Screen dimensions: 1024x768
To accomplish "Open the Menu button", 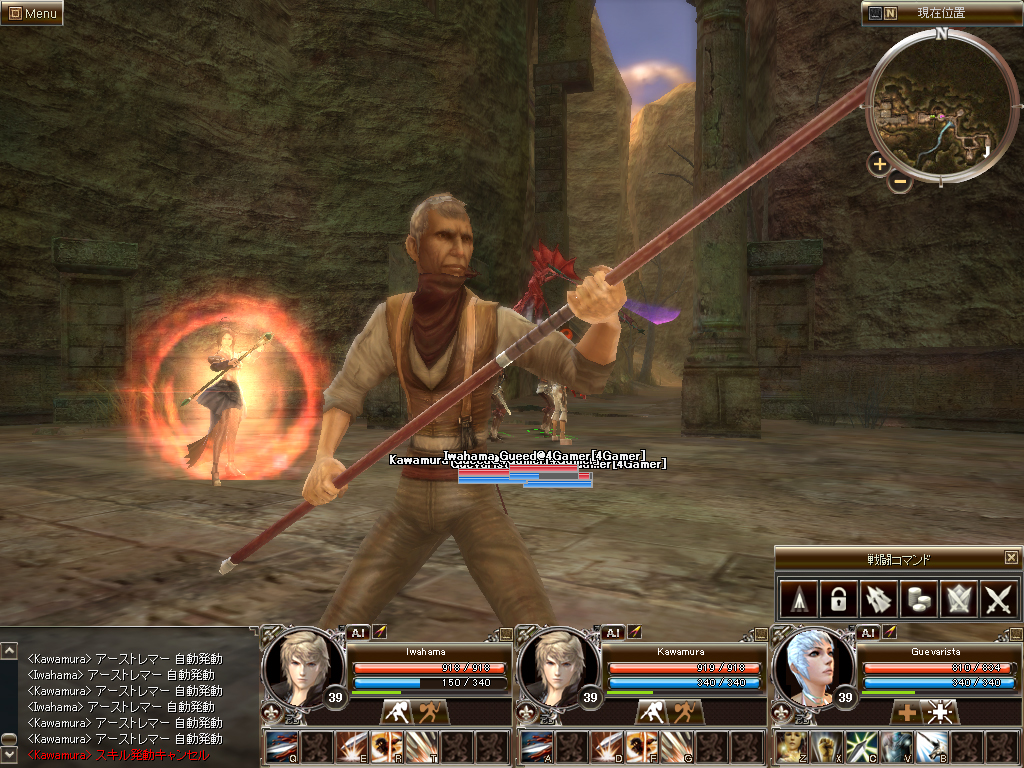I will [x=32, y=13].
